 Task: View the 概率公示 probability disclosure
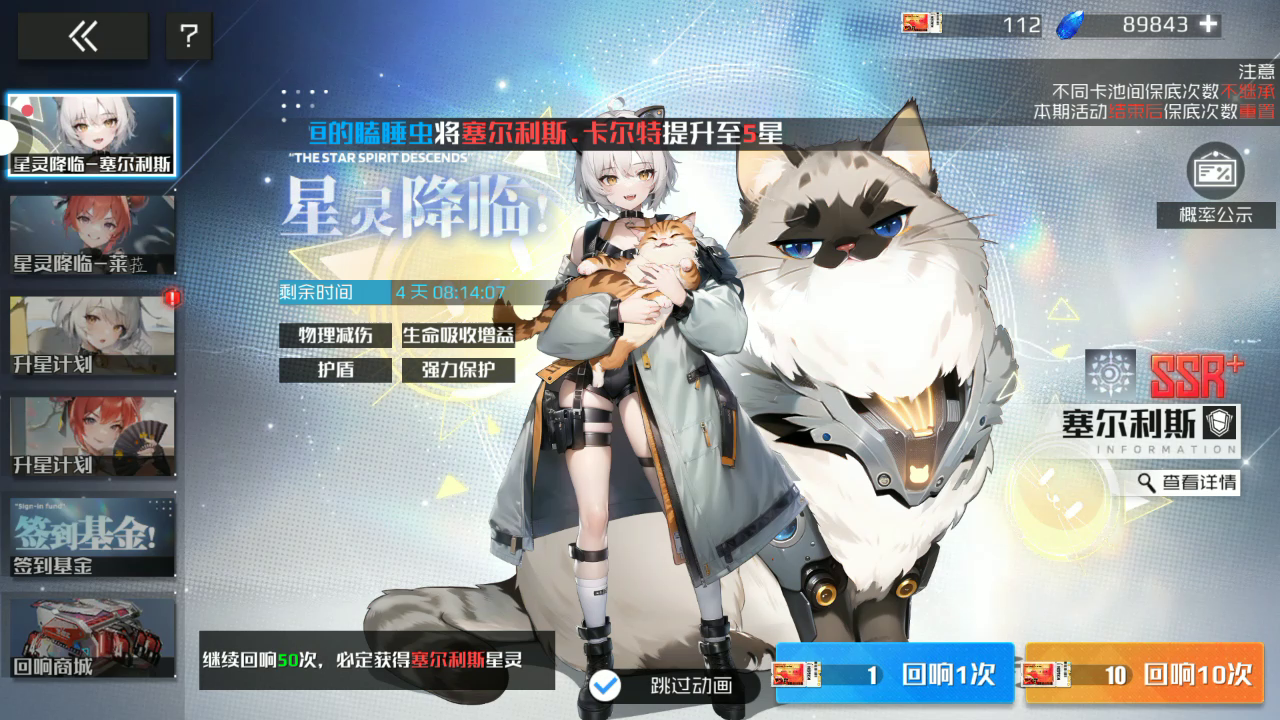[1215, 185]
